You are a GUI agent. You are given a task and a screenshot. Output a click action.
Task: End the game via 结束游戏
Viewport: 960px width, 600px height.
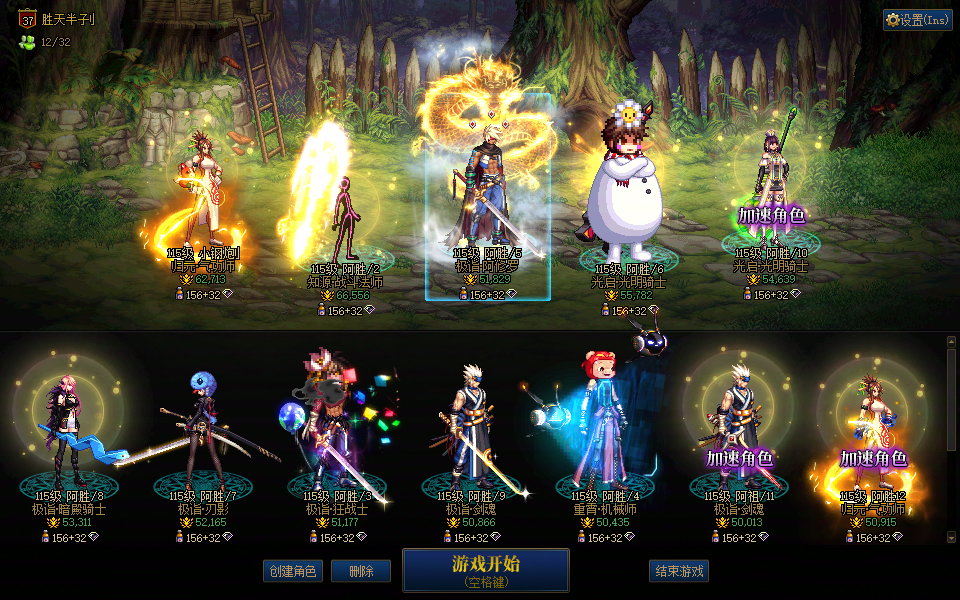click(679, 571)
